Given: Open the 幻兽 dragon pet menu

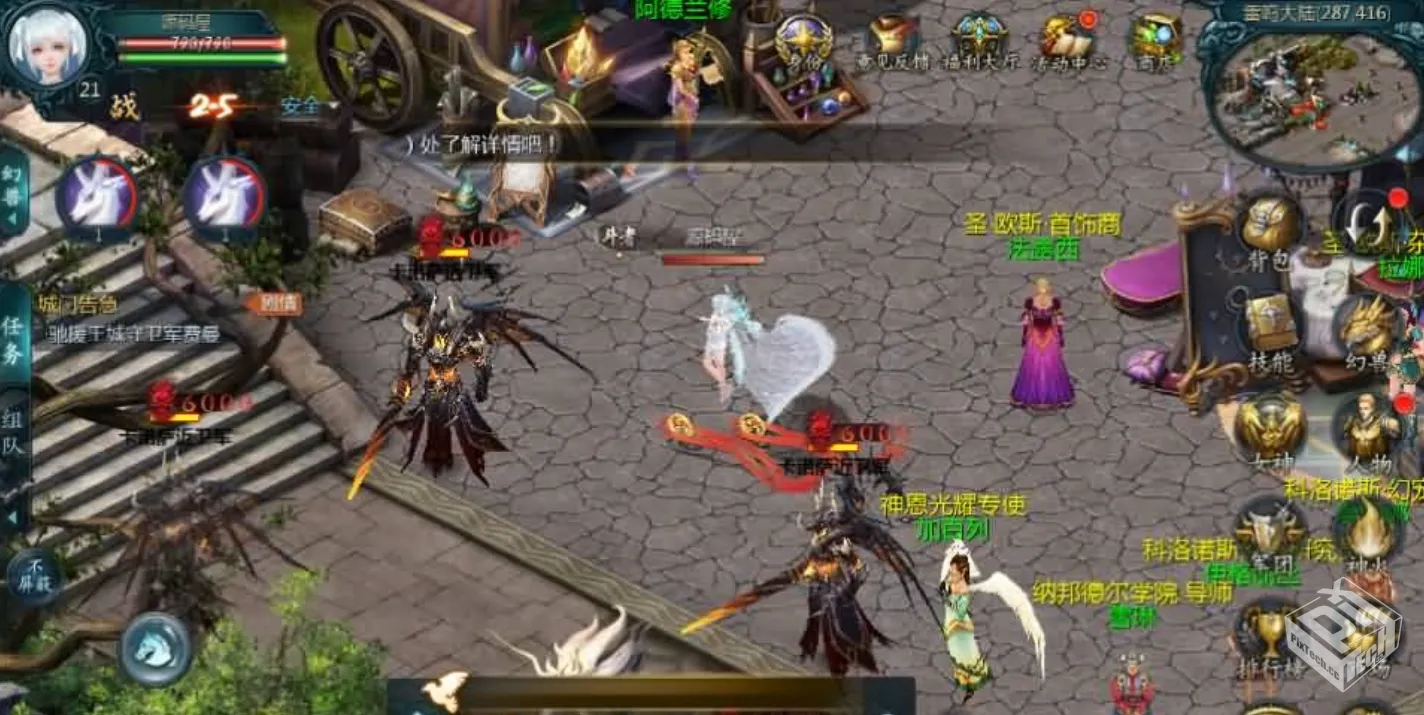Looking at the screenshot, I should click(x=1367, y=327).
